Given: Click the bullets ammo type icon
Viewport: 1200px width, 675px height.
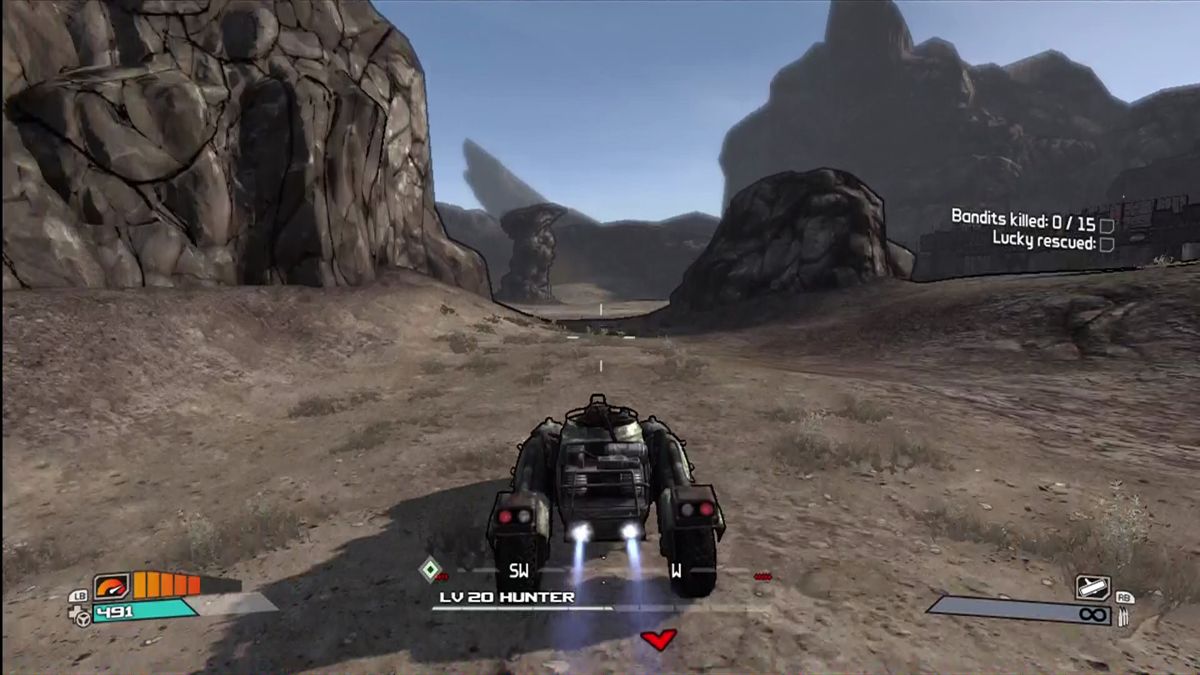Looking at the screenshot, I should [x=1124, y=616].
